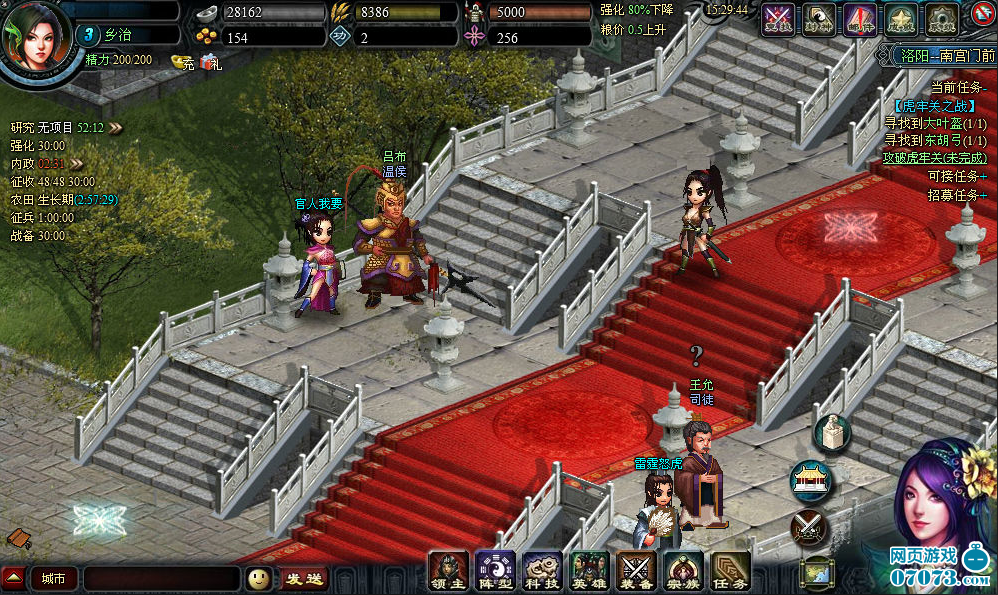Open the 领主 lord menu
998x595 pixels.
447,570
